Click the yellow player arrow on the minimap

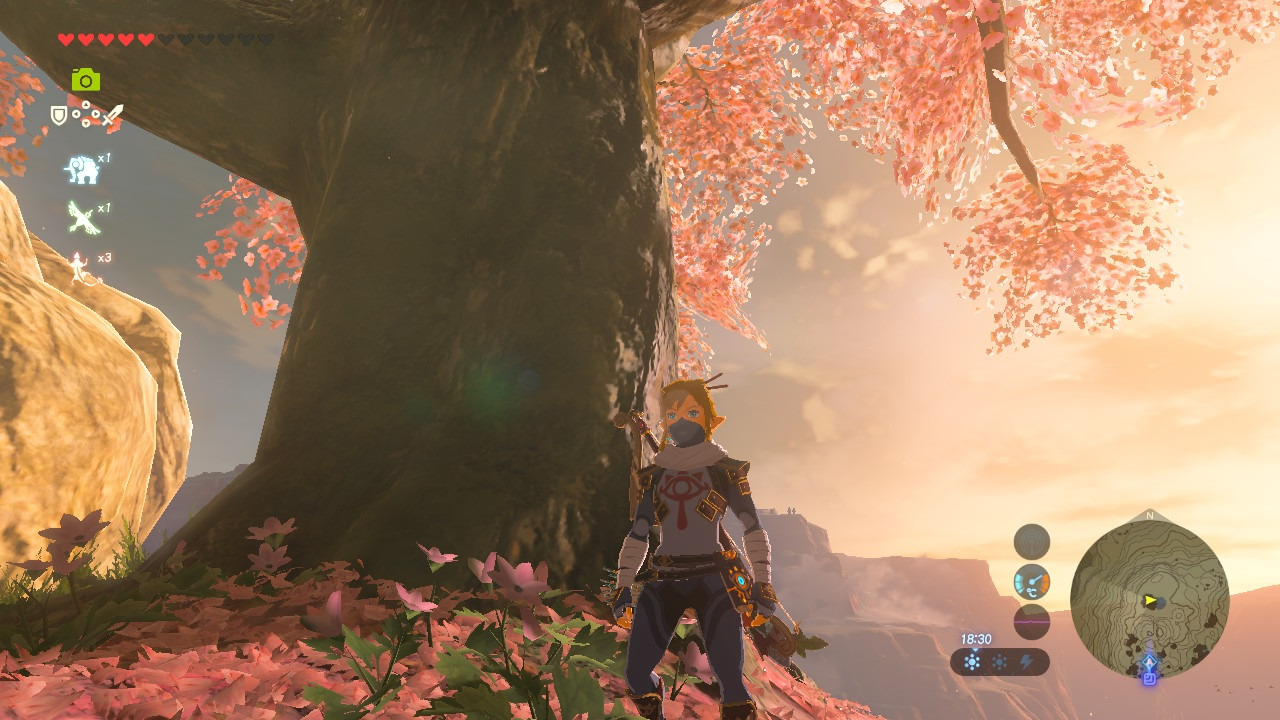tap(1150, 601)
